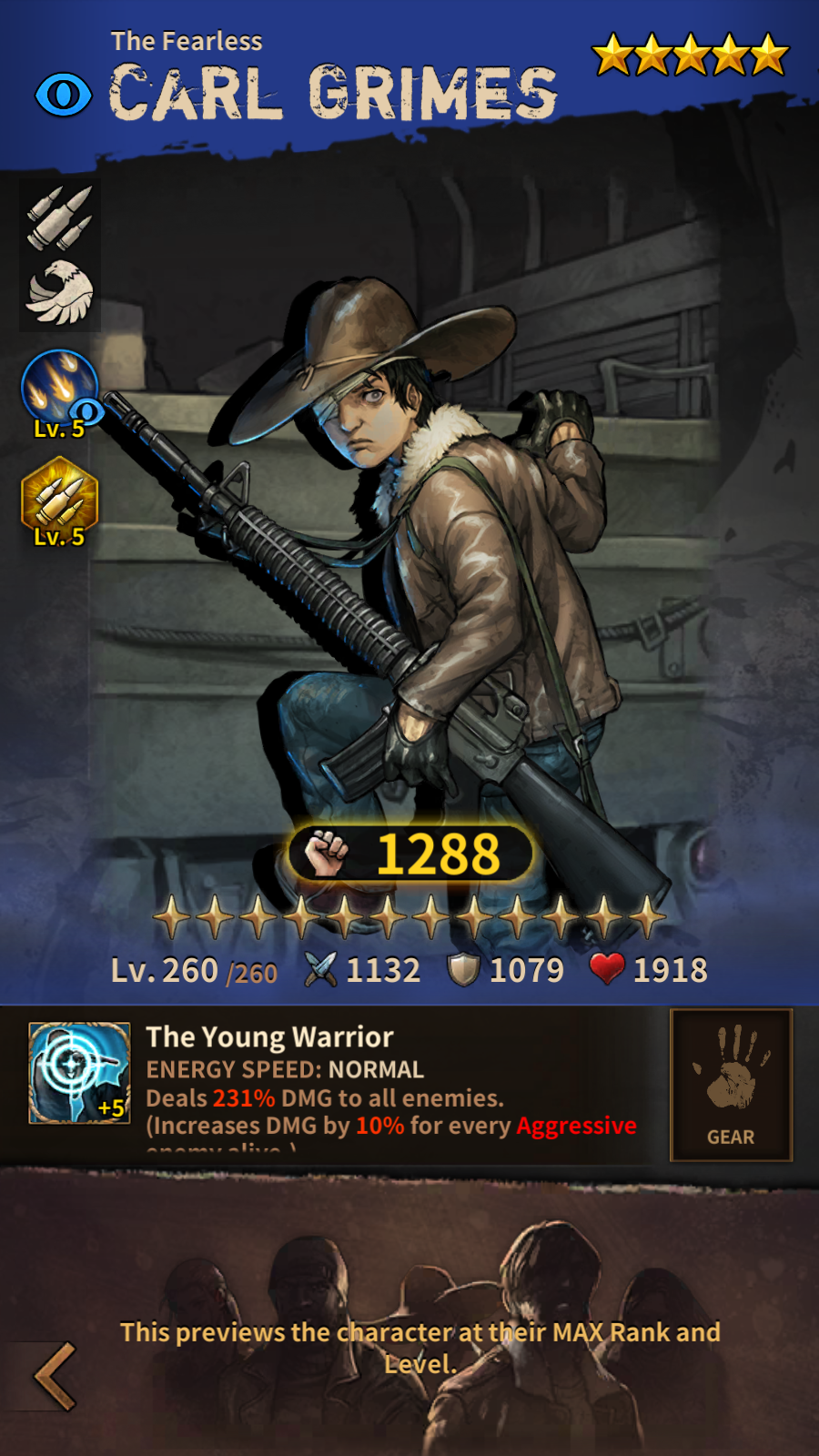Open the GEAR handprint button
819x1456 pixels.
coord(731,1084)
